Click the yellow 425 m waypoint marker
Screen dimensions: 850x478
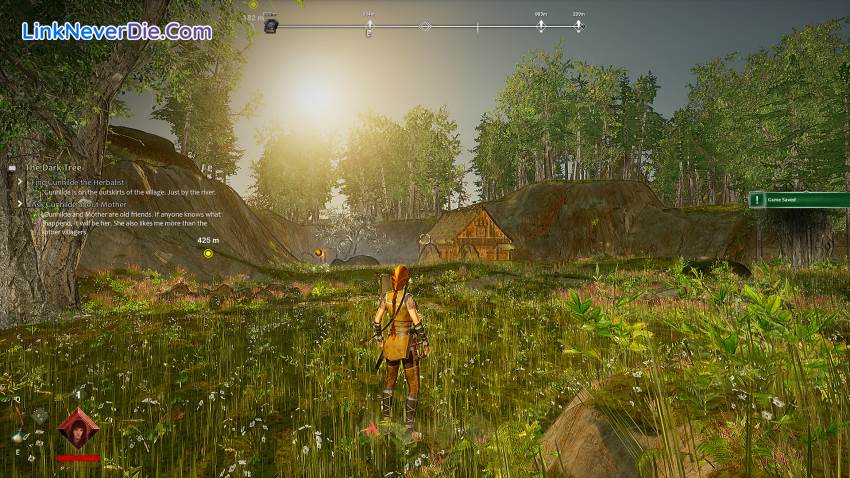208,253
